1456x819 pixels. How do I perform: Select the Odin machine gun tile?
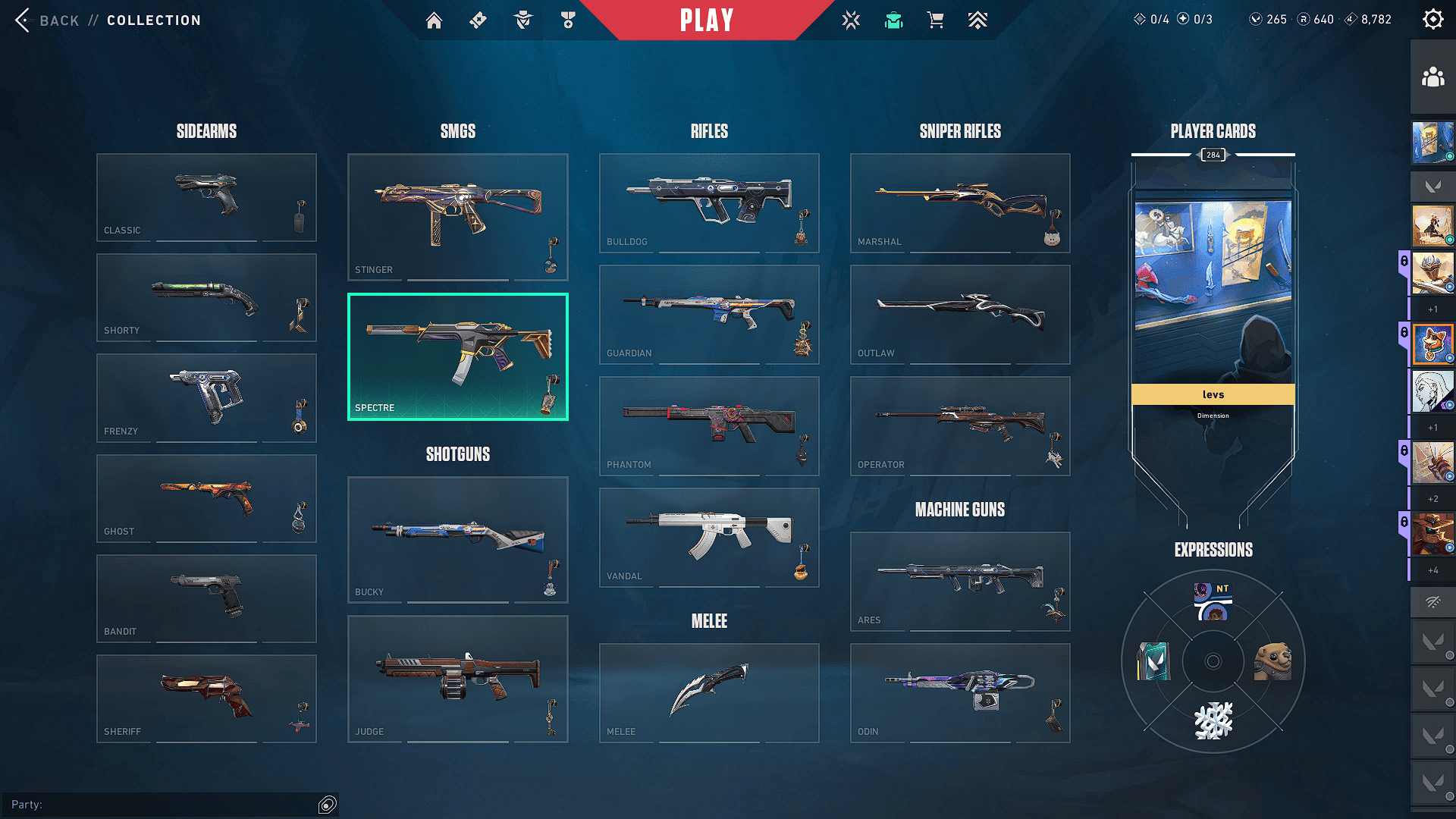[x=960, y=692]
